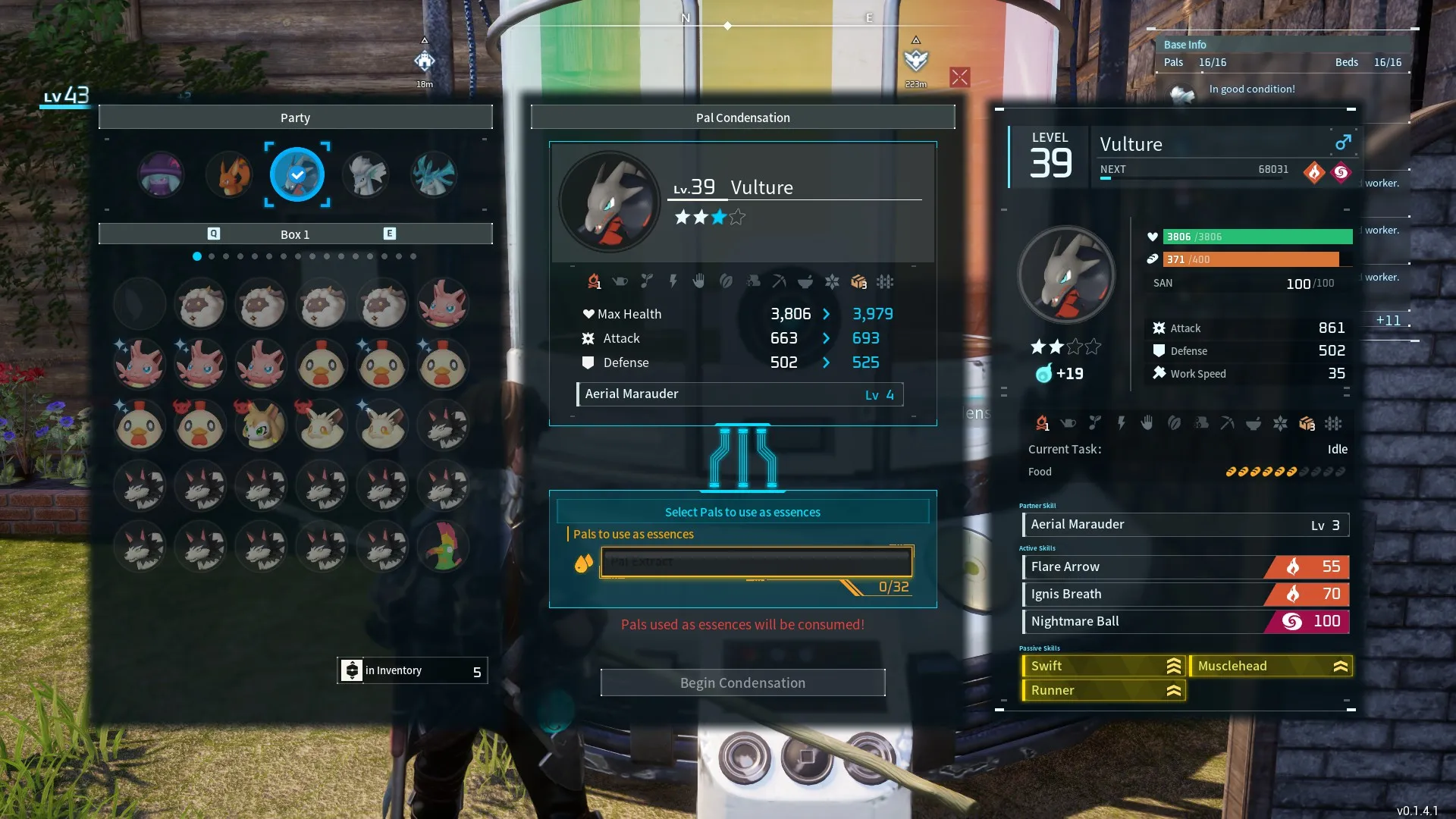Inspect the Swift passive skill

(x=1103, y=666)
